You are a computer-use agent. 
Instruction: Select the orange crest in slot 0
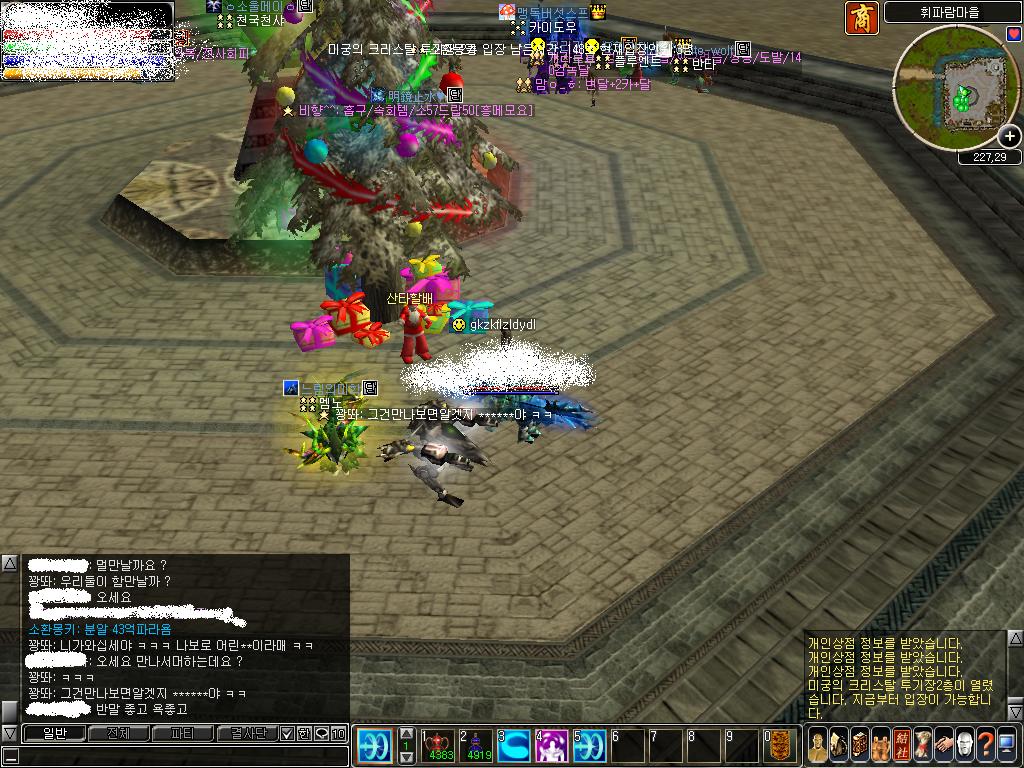pos(781,746)
